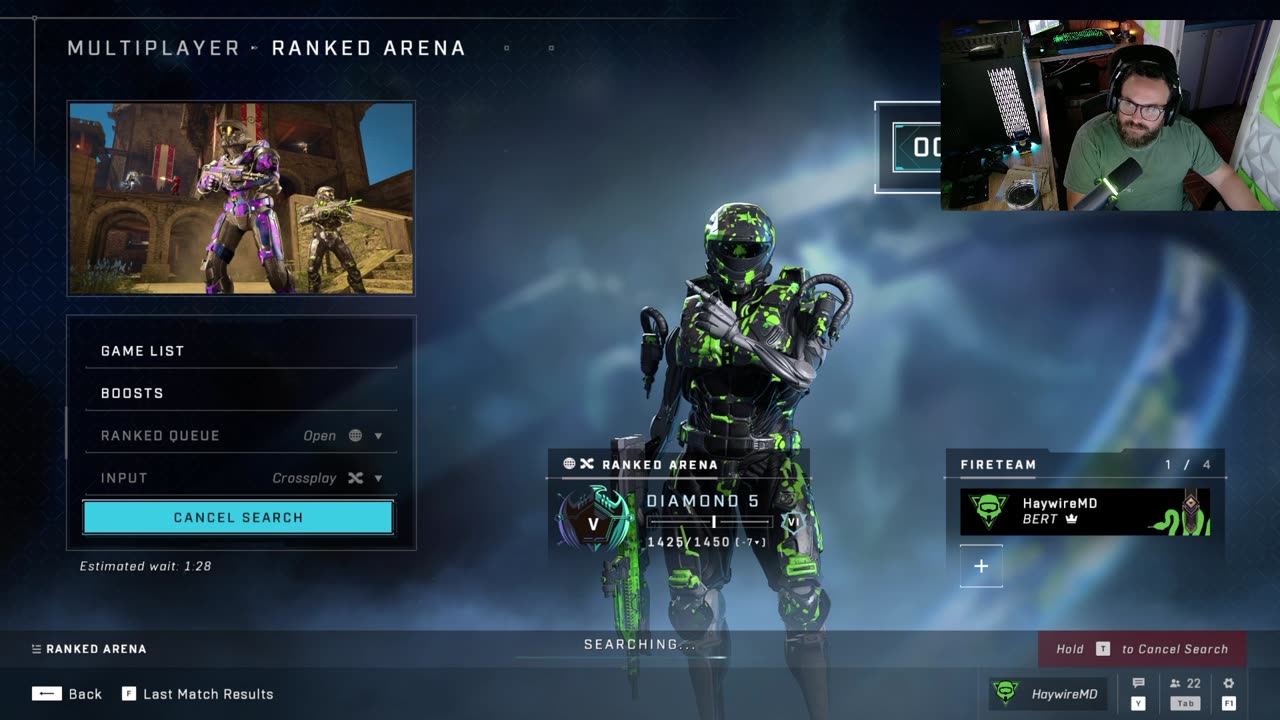Show the Last Match Results
This screenshot has height=720, width=1280.
[198, 694]
